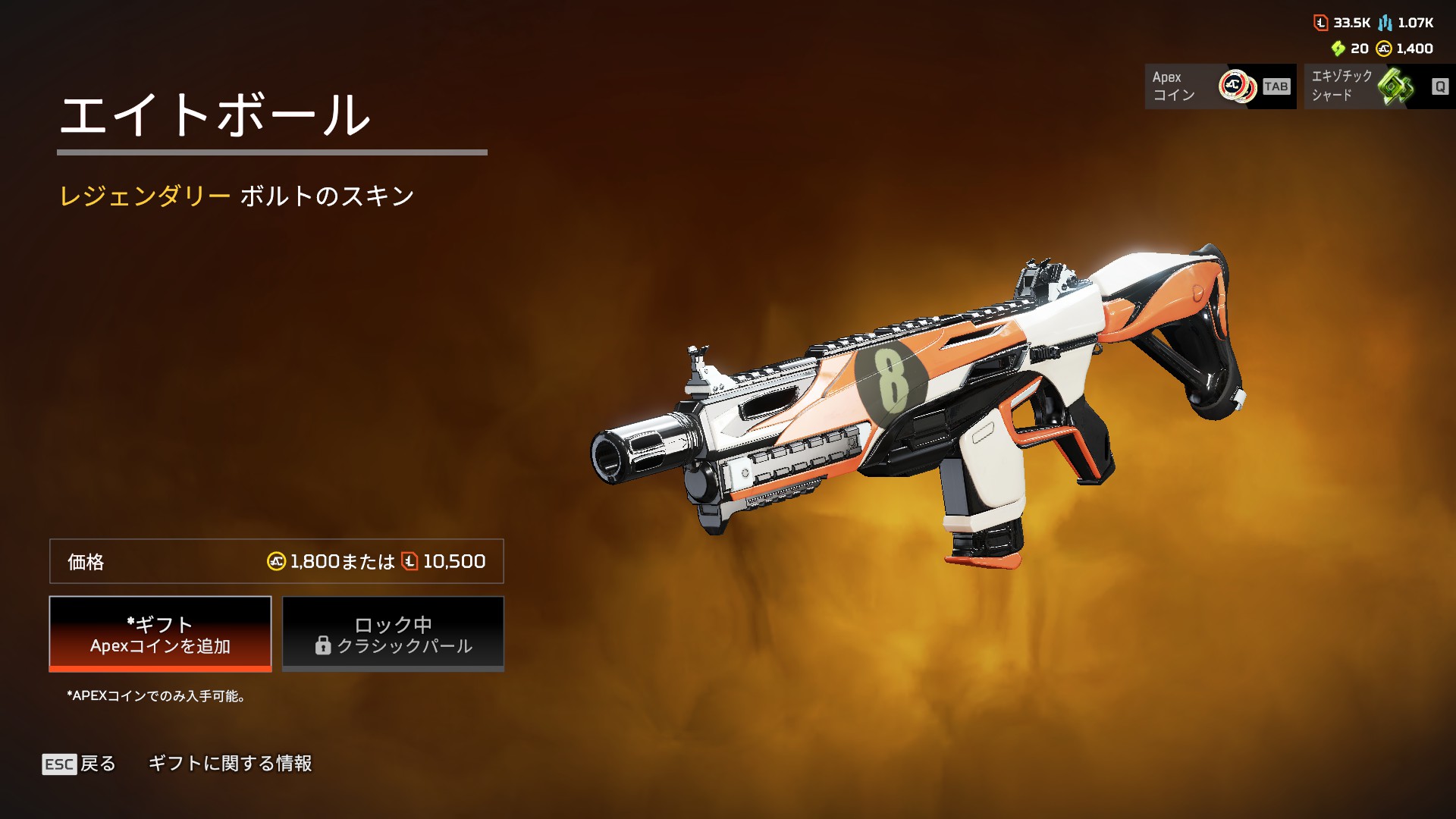1456x819 pixels.
Task: Select the locked クラシックパール button
Action: click(x=393, y=634)
